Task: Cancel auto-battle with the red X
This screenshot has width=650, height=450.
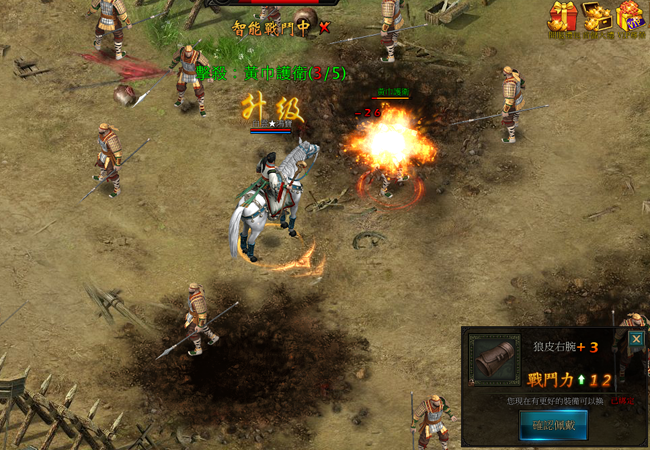Action: coord(324,28)
